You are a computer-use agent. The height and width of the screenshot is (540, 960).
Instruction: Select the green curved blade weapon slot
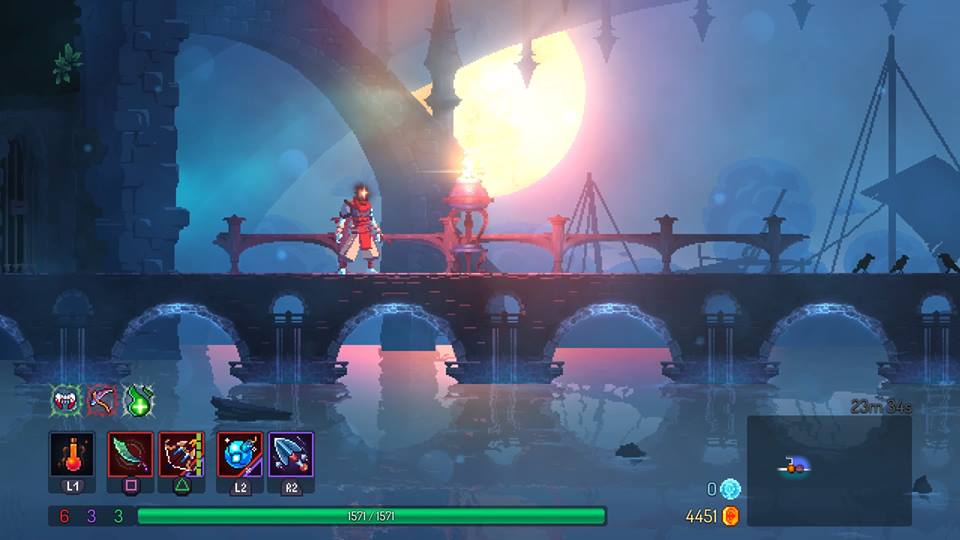coord(131,455)
